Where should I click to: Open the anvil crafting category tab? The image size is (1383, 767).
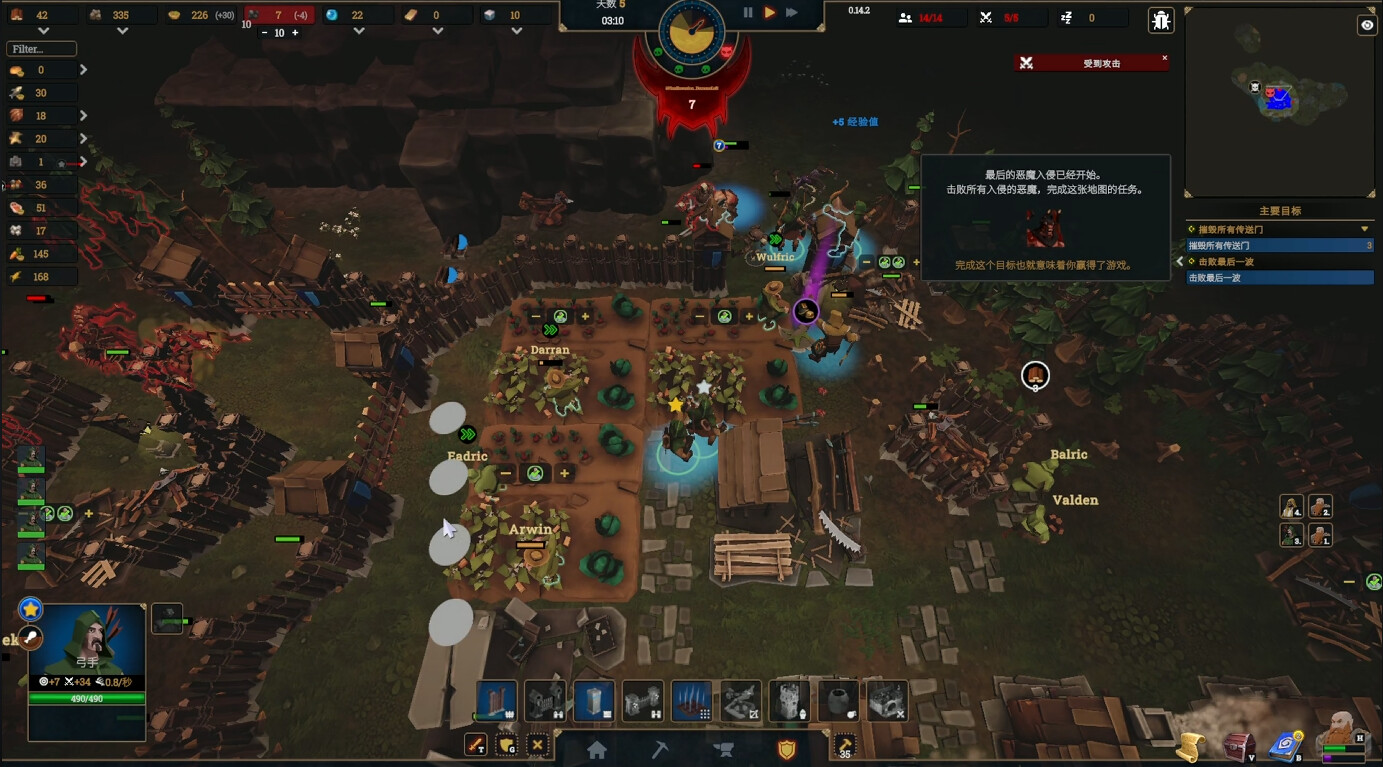tap(723, 750)
